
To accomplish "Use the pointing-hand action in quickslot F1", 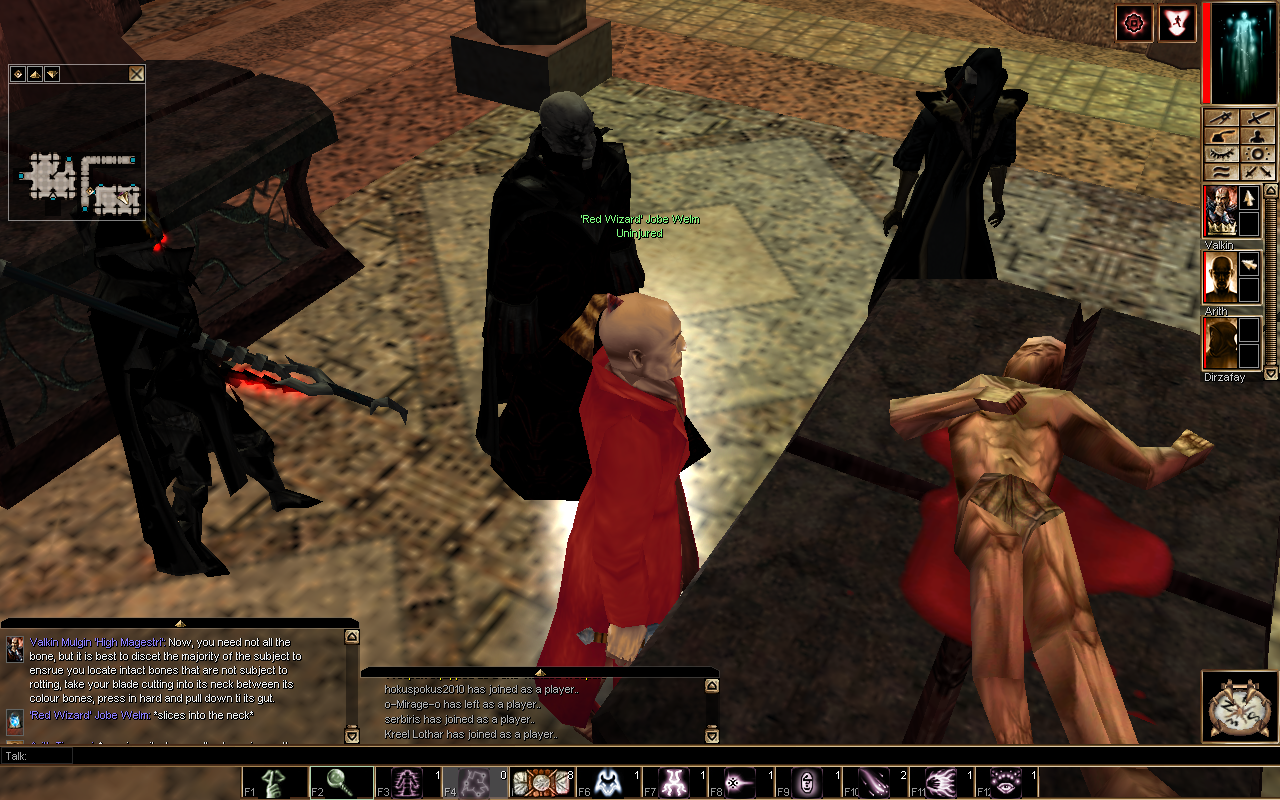I will point(272,781).
